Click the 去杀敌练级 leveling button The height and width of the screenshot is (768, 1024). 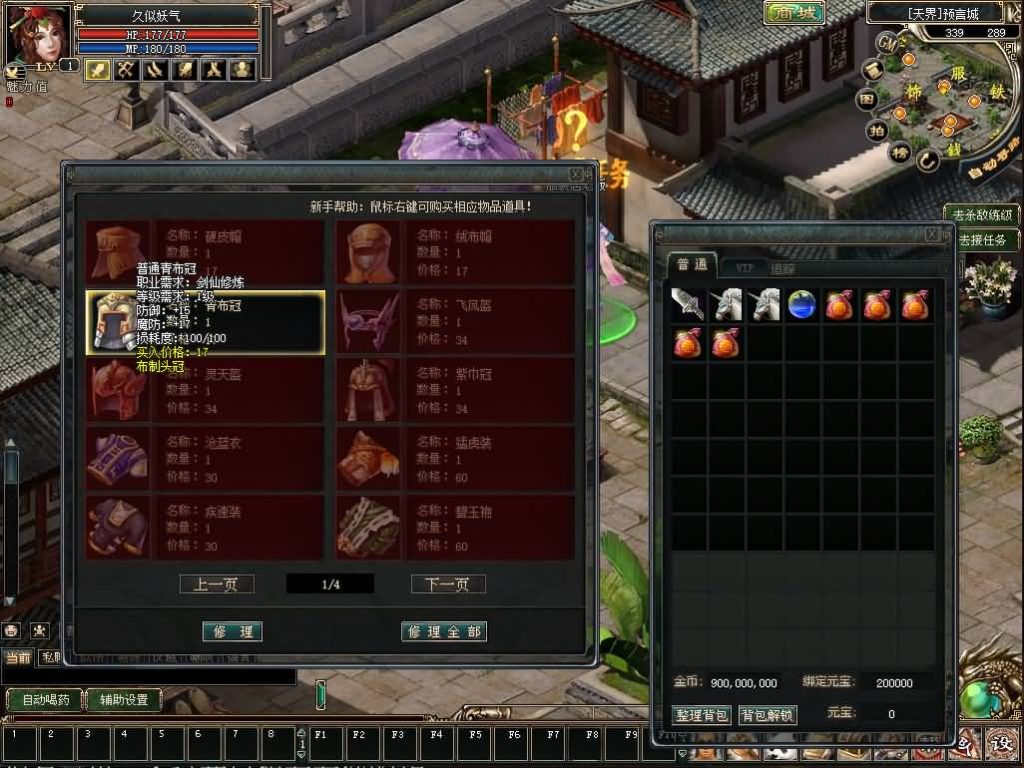click(x=984, y=215)
